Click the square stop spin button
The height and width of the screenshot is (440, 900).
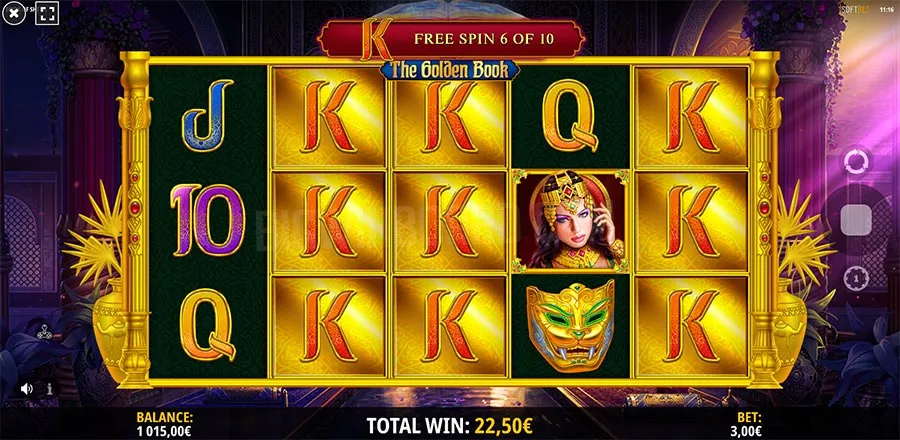click(857, 220)
